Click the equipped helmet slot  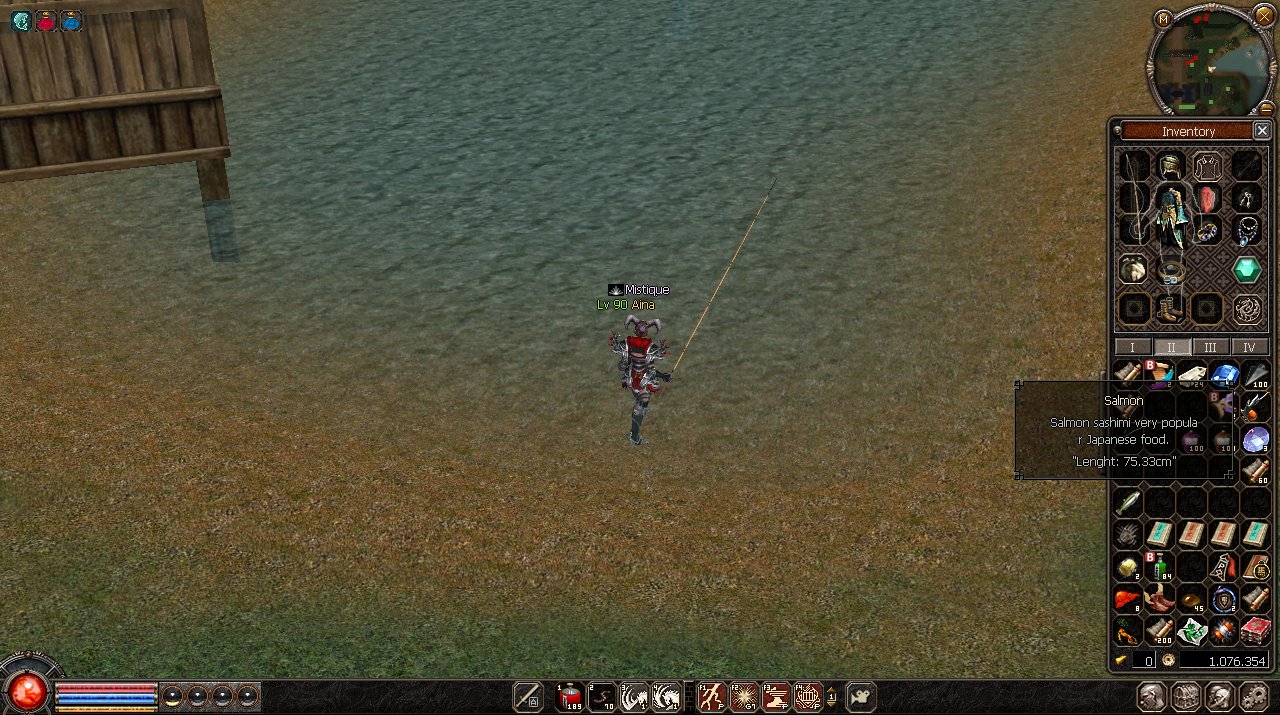1171,165
